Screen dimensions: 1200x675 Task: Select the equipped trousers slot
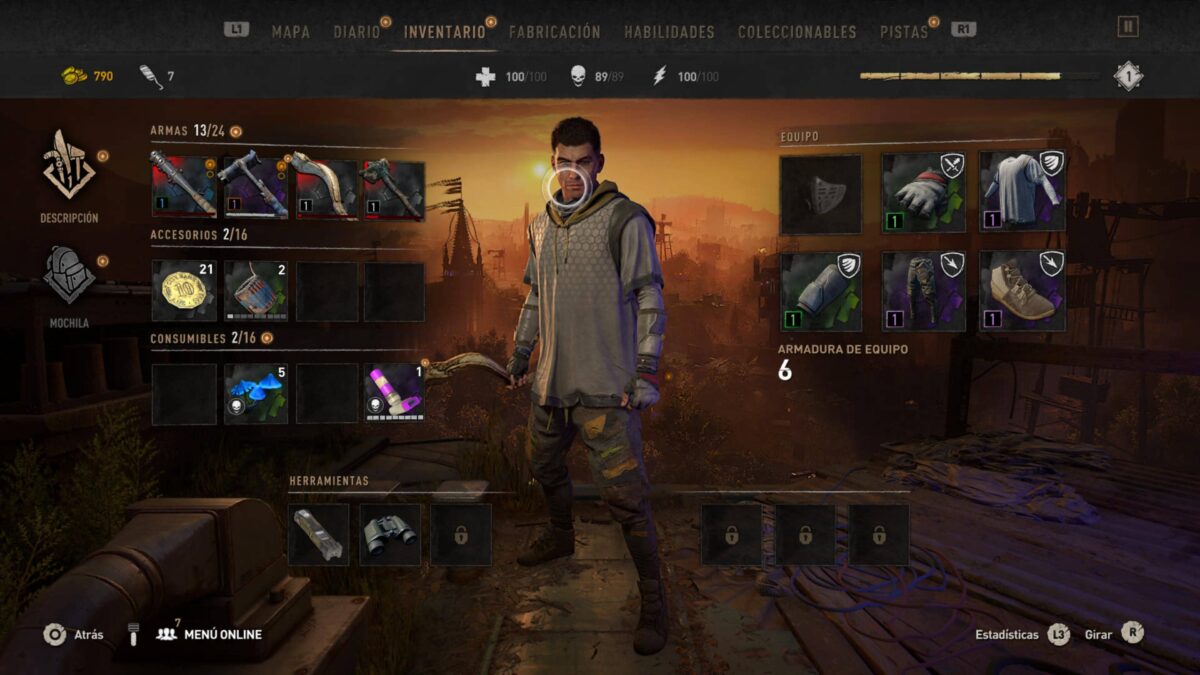[923, 291]
